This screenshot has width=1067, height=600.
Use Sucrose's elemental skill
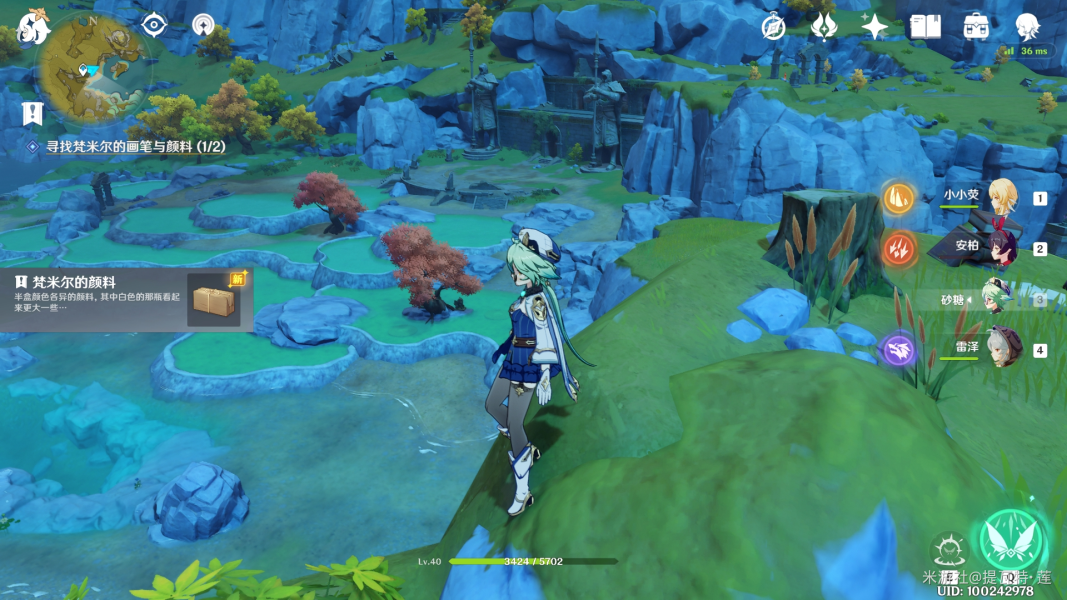tap(948, 549)
